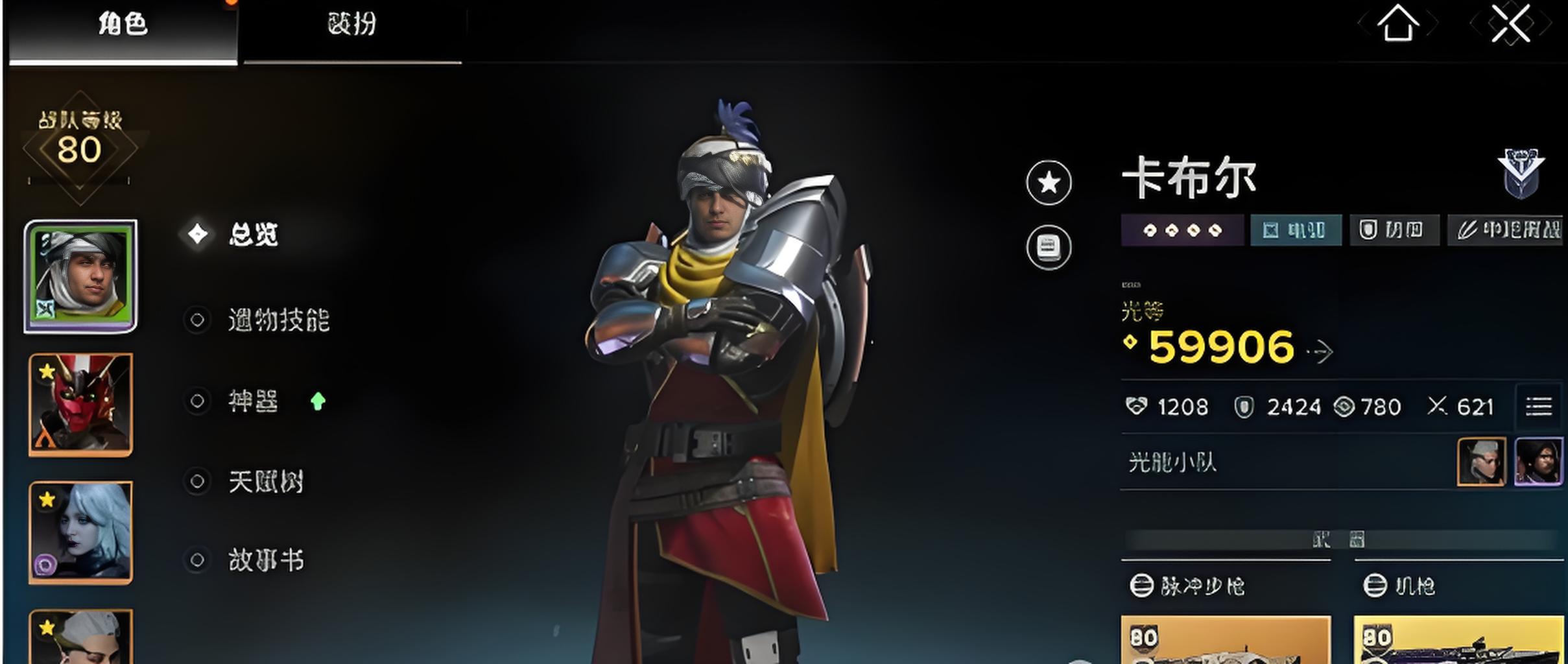Choose the red masked character portrait
This screenshot has height=664, width=1568.
click(x=80, y=404)
